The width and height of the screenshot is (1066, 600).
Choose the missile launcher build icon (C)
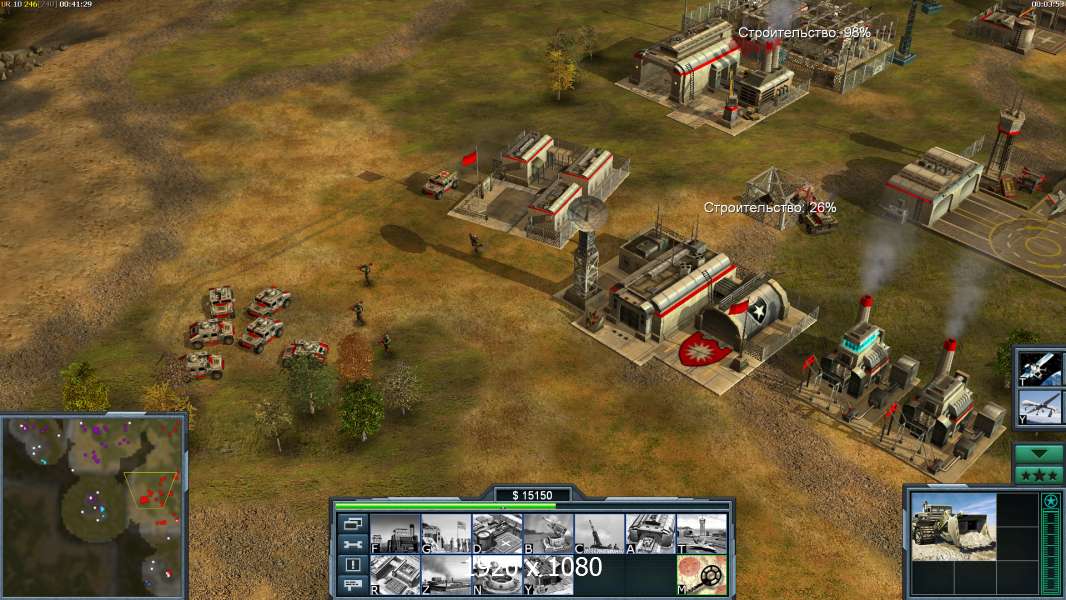(599, 533)
